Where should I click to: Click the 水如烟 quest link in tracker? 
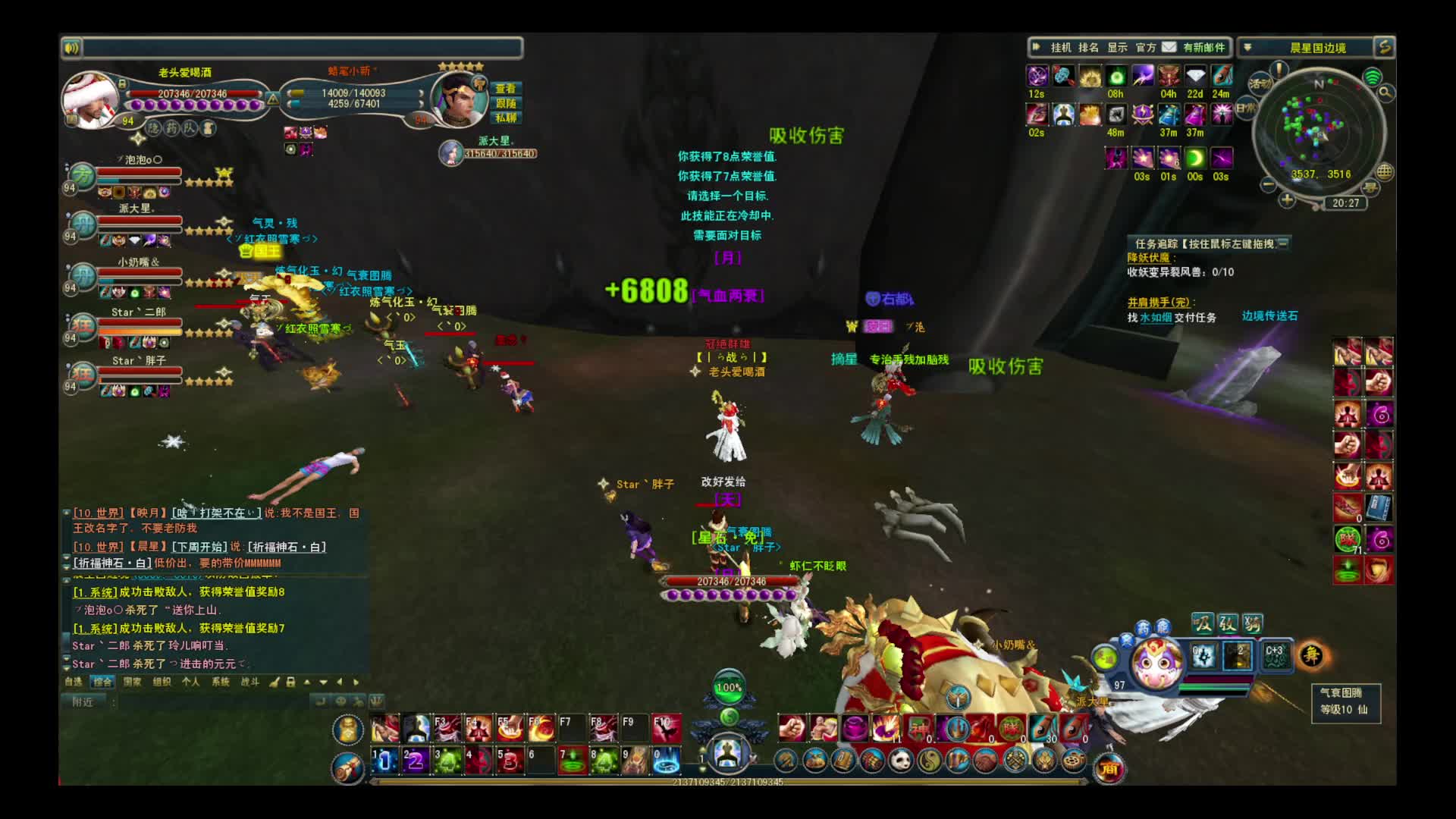(x=1156, y=318)
